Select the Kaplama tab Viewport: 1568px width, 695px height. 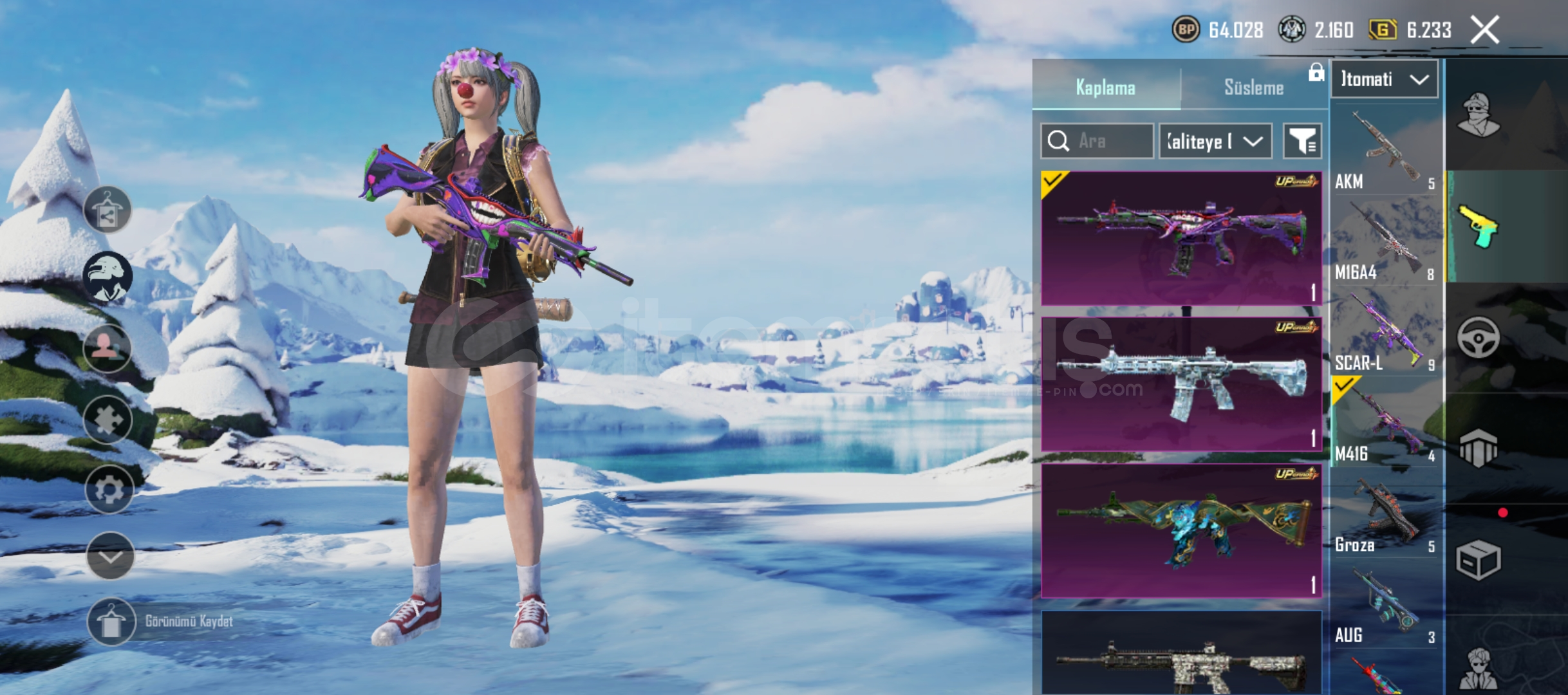pyautogui.click(x=1105, y=88)
